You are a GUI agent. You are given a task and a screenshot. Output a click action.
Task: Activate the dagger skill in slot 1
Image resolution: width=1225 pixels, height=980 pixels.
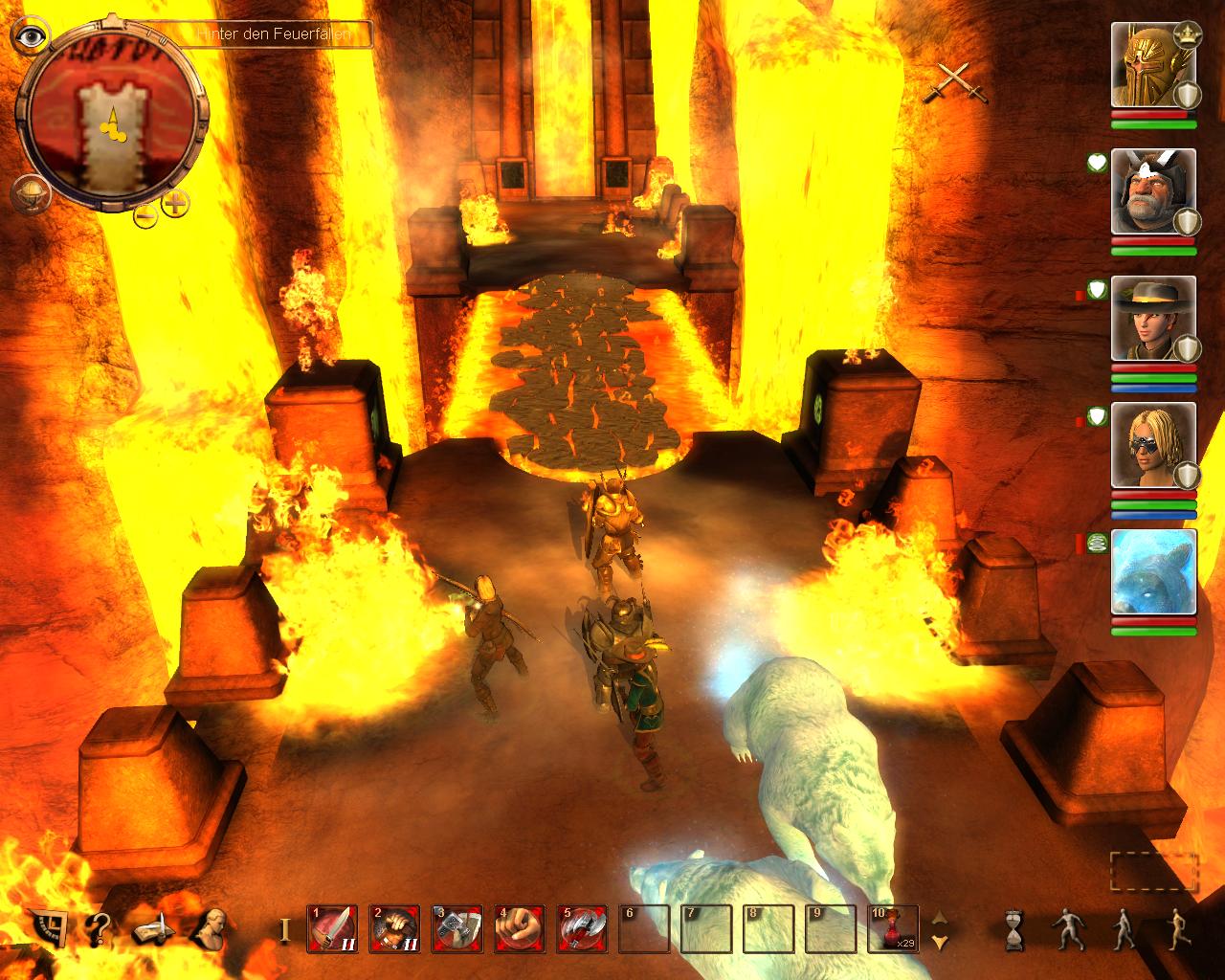332,928
